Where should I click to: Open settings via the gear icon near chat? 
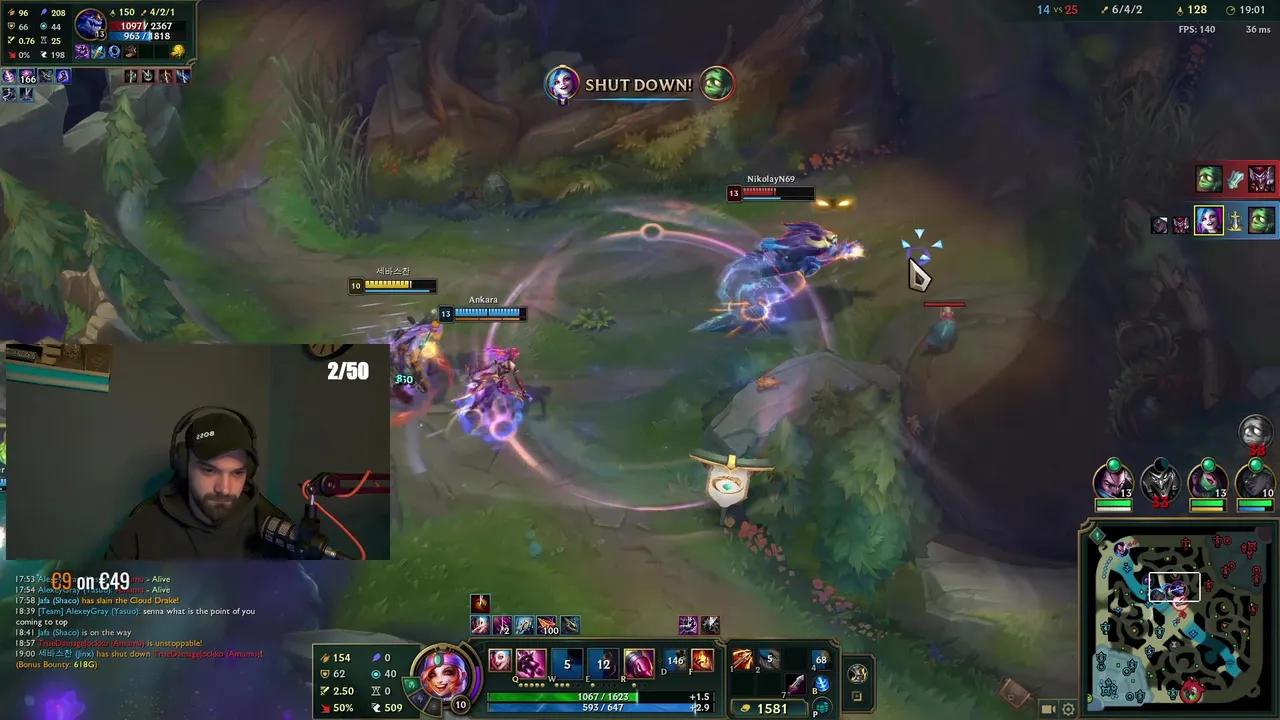tap(1068, 710)
